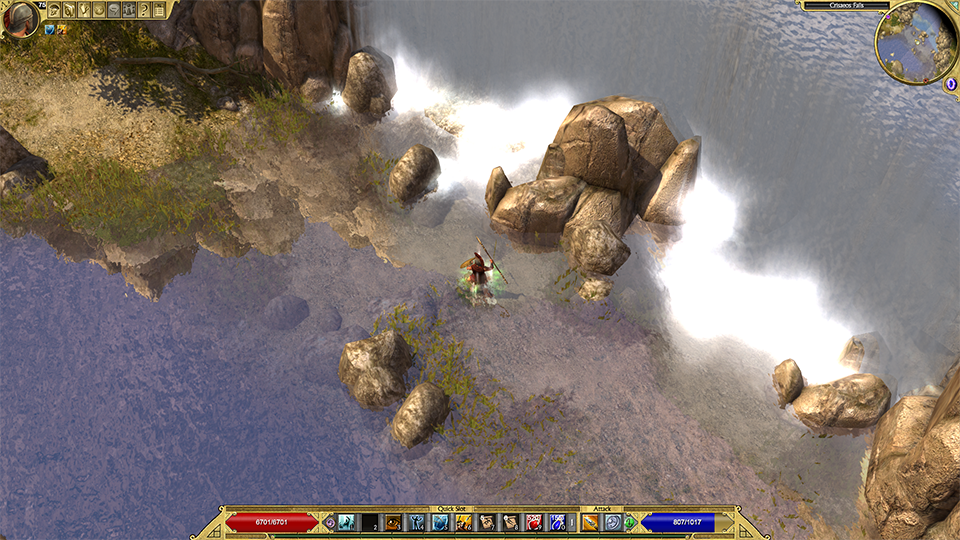This screenshot has height=540, width=960.
Task: Select the eye skill in quick slot
Action: click(394, 522)
